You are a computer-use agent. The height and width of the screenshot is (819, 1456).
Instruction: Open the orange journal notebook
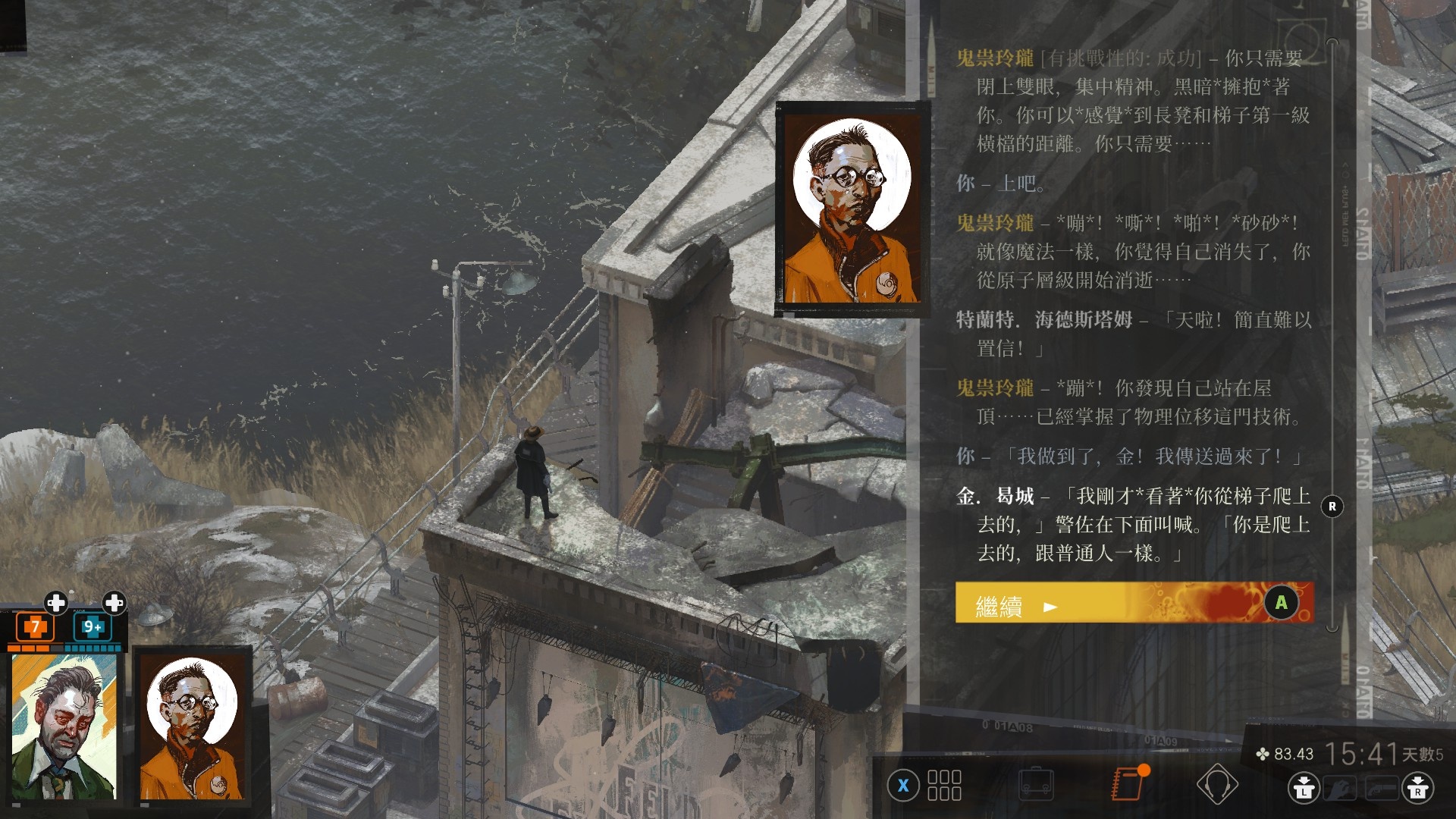[1128, 784]
